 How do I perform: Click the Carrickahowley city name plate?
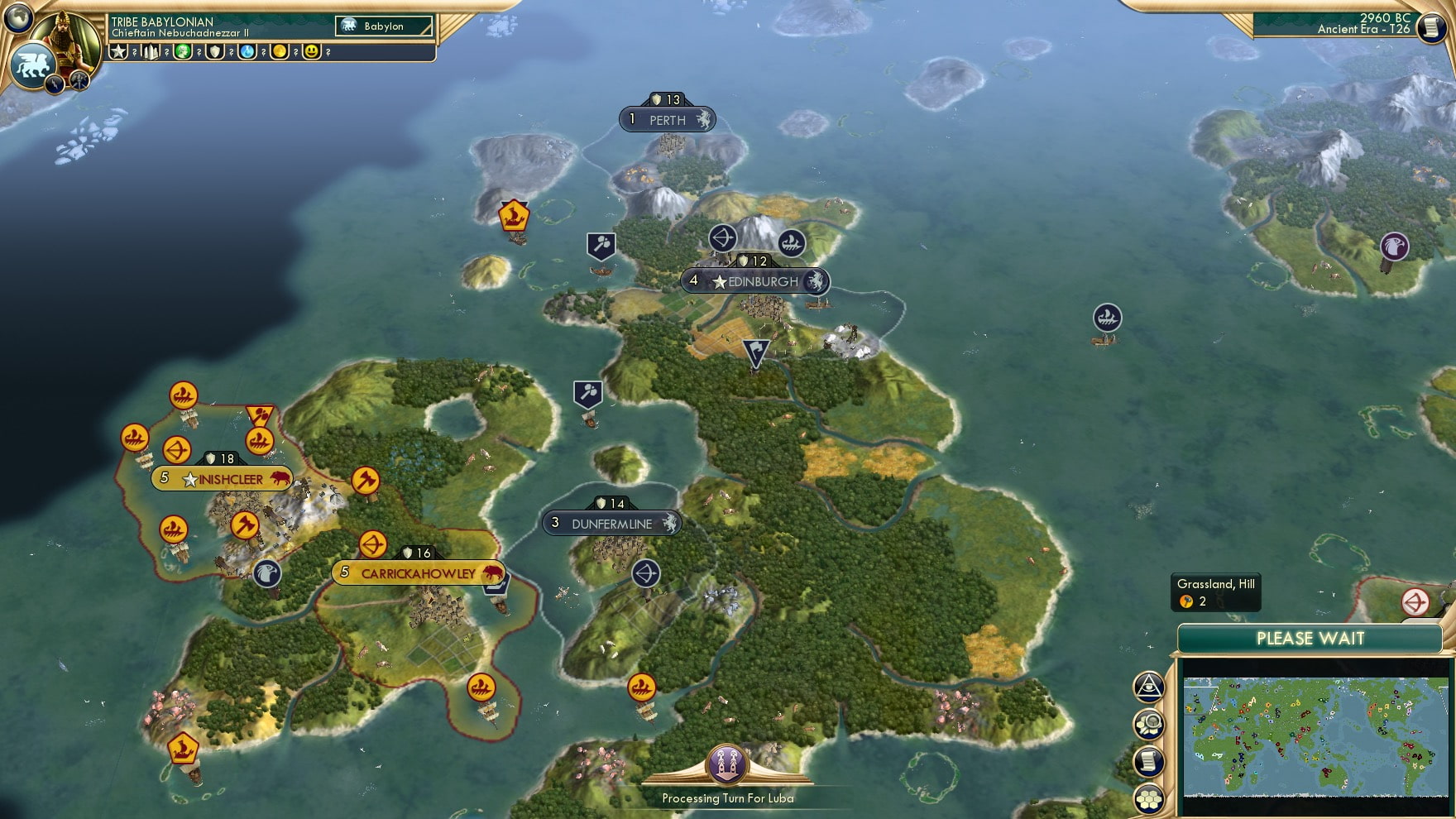point(418,572)
